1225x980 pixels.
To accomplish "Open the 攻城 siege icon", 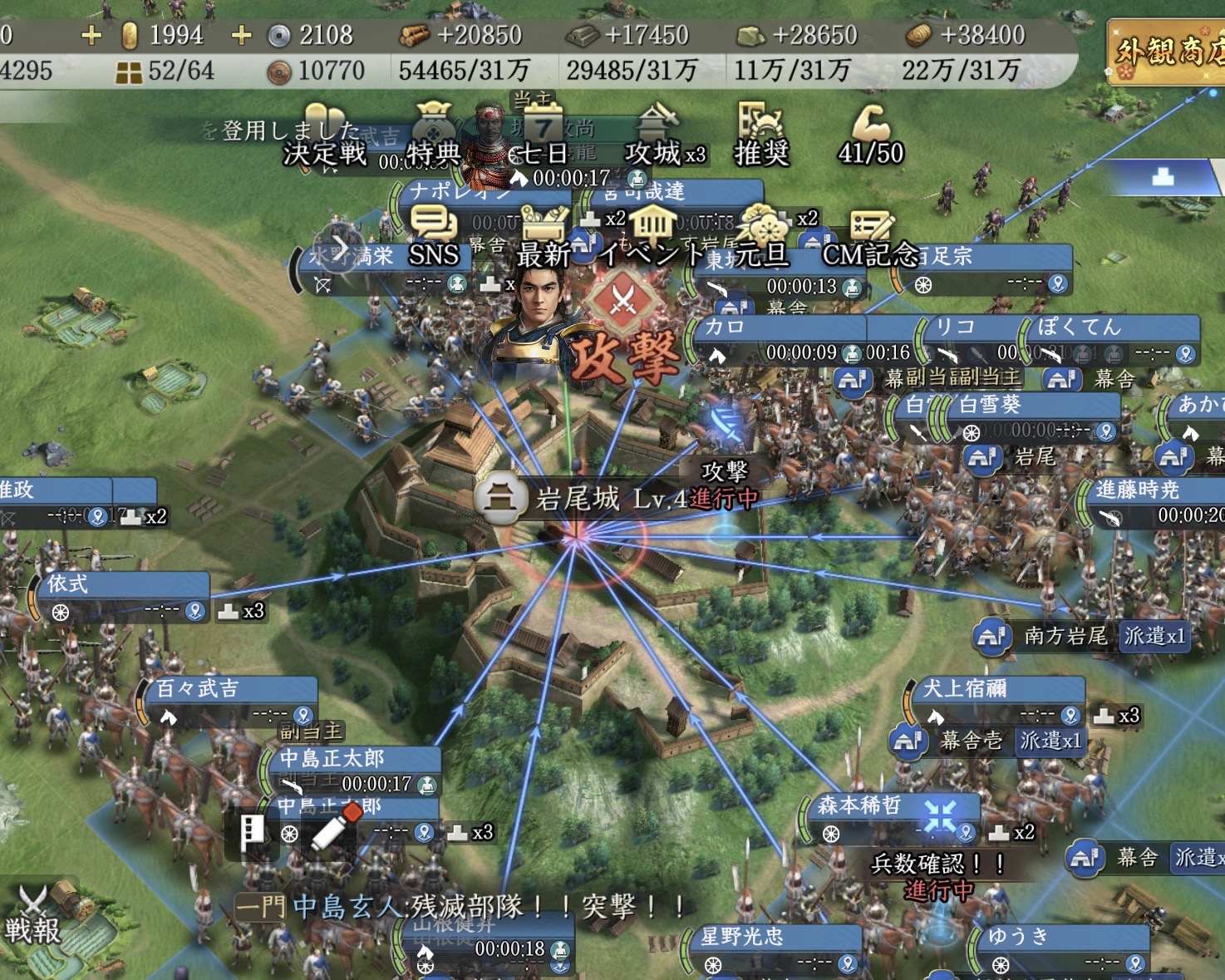I will click(657, 135).
